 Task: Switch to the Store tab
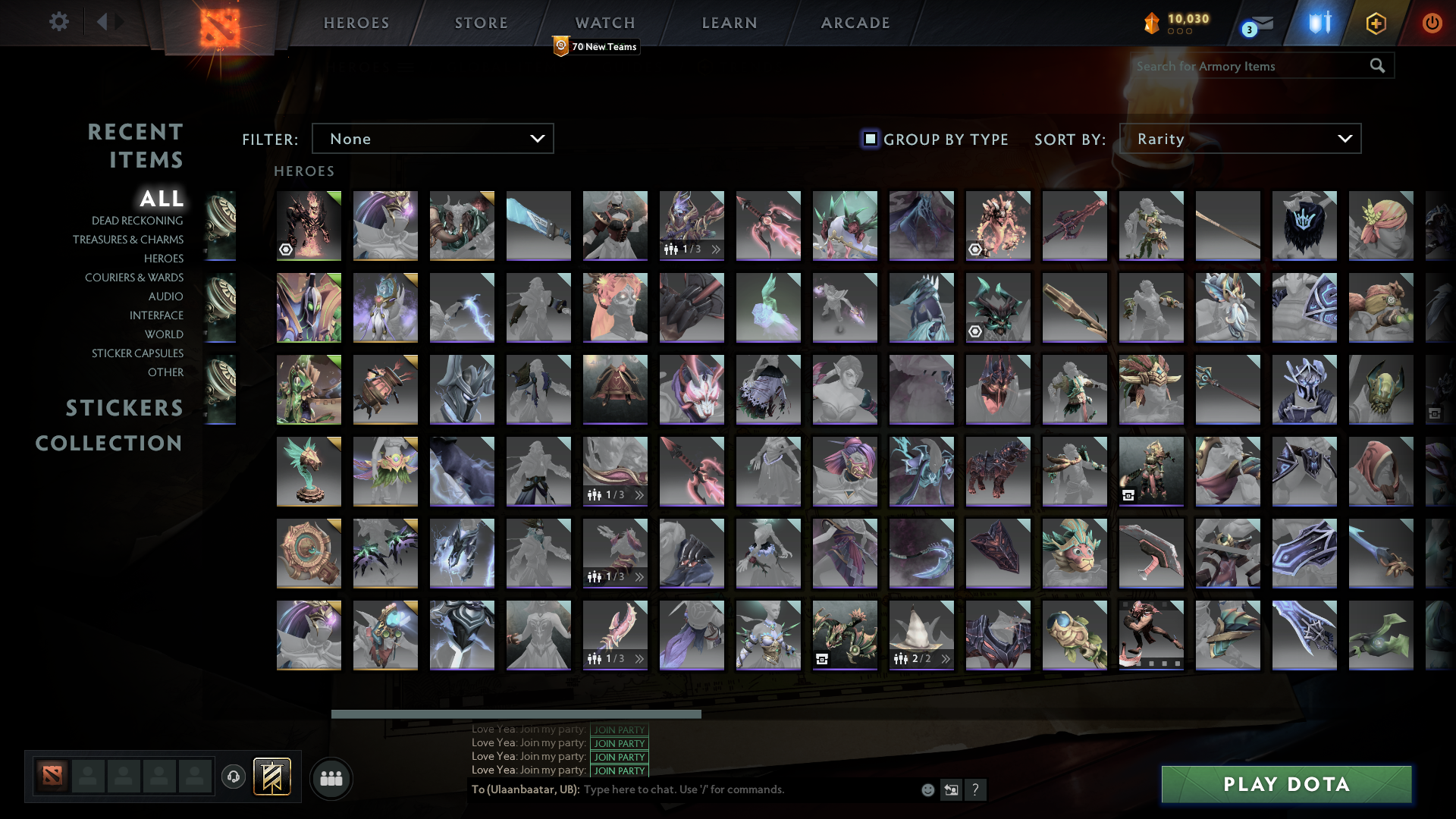(481, 23)
